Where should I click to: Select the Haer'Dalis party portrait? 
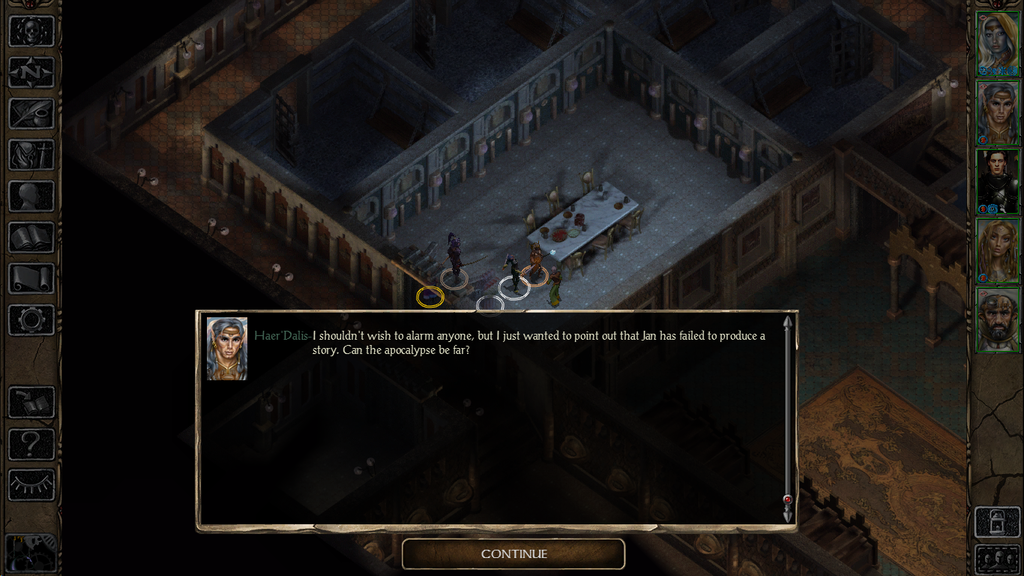coord(997,112)
